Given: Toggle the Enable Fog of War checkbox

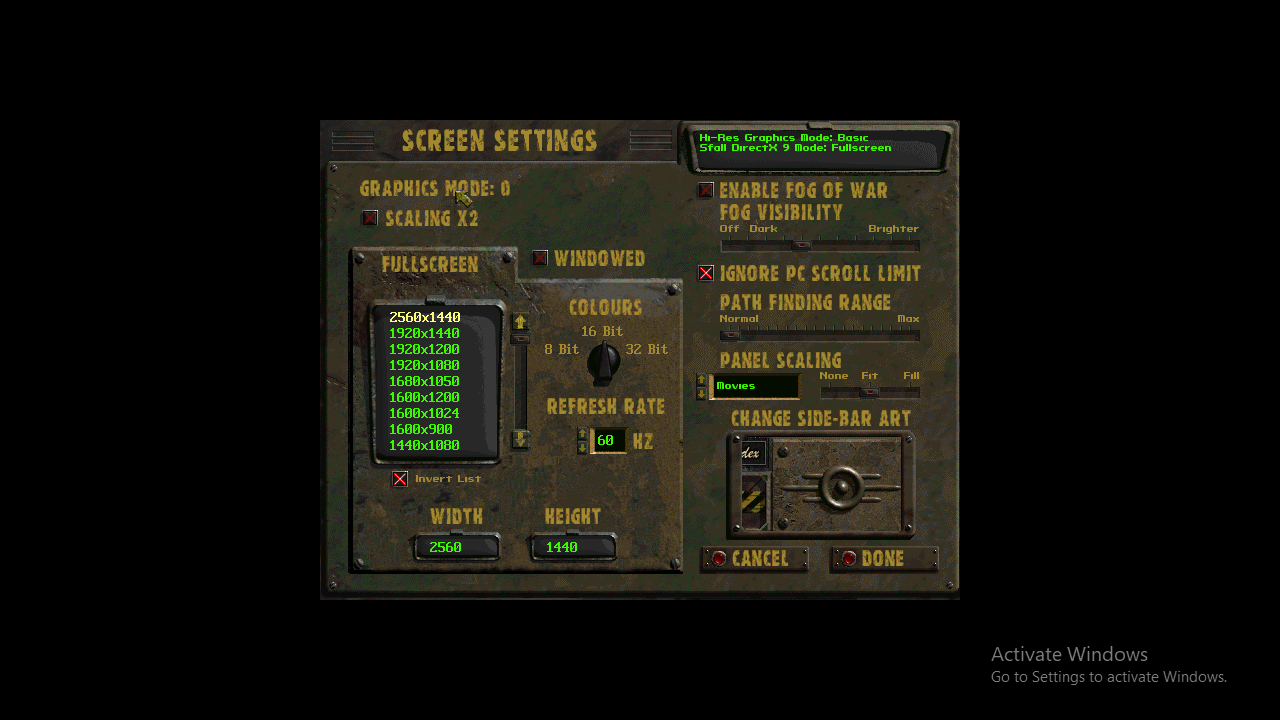Looking at the screenshot, I should coord(706,190).
